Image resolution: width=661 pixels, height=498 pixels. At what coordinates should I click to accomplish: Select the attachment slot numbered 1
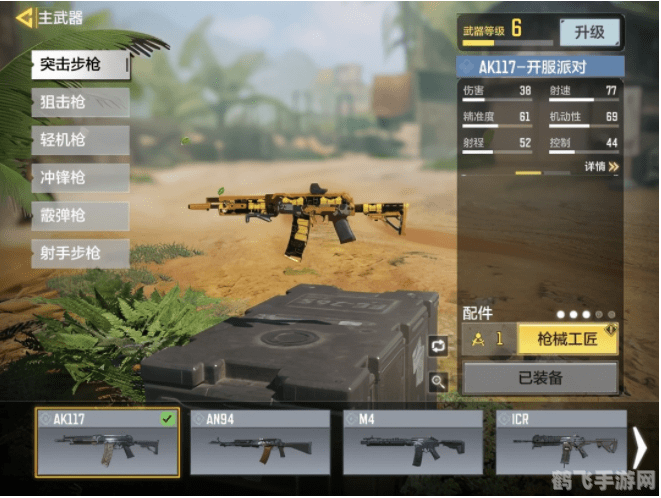(x=488, y=339)
